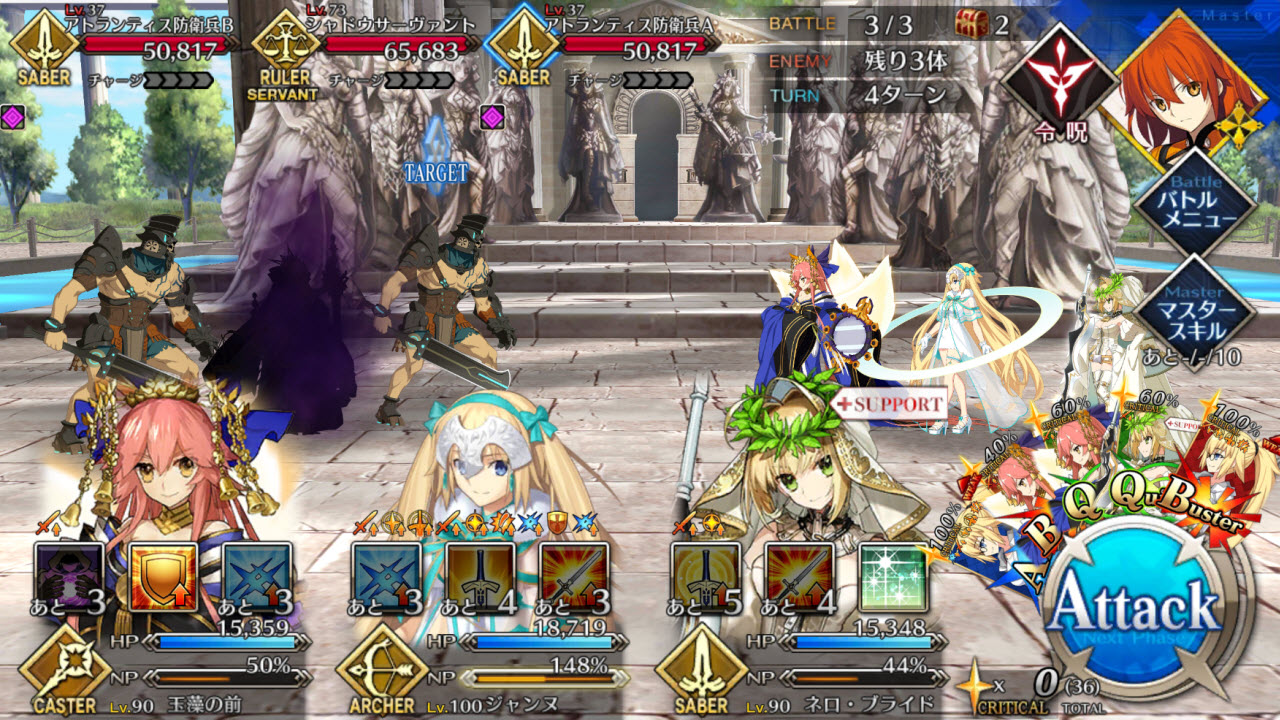
Task: Select Jeanne's blue crossed-arrows skill
Action: coord(386,577)
